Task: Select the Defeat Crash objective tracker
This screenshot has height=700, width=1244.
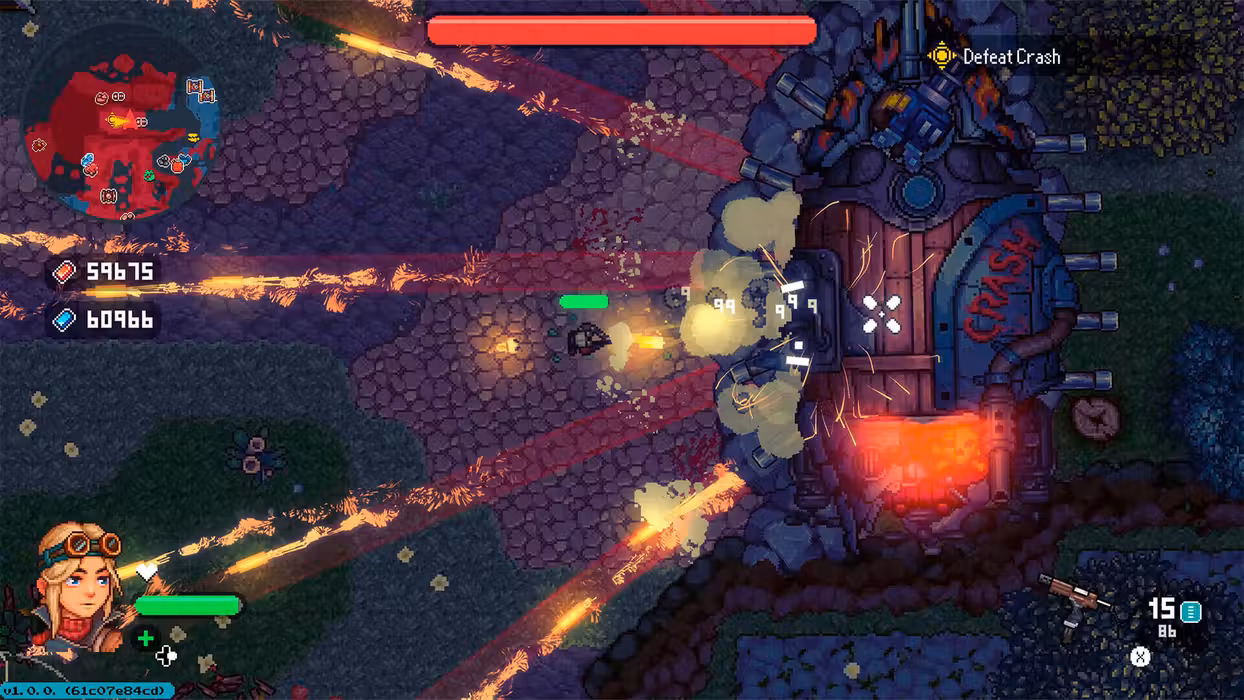Action: point(995,57)
